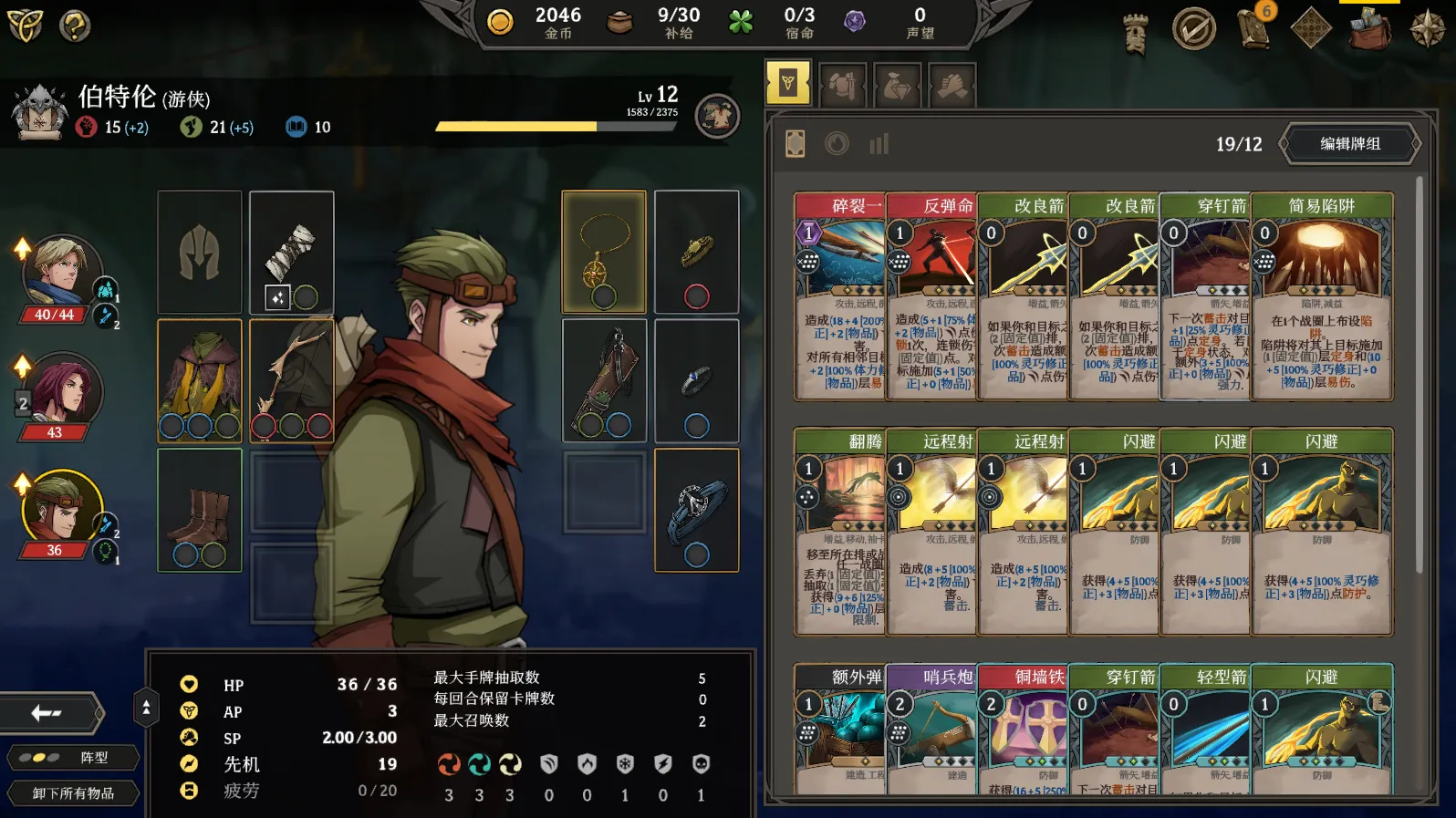Click the leather boots equipment slot
This screenshot has width=1456, height=818.
(x=200, y=510)
